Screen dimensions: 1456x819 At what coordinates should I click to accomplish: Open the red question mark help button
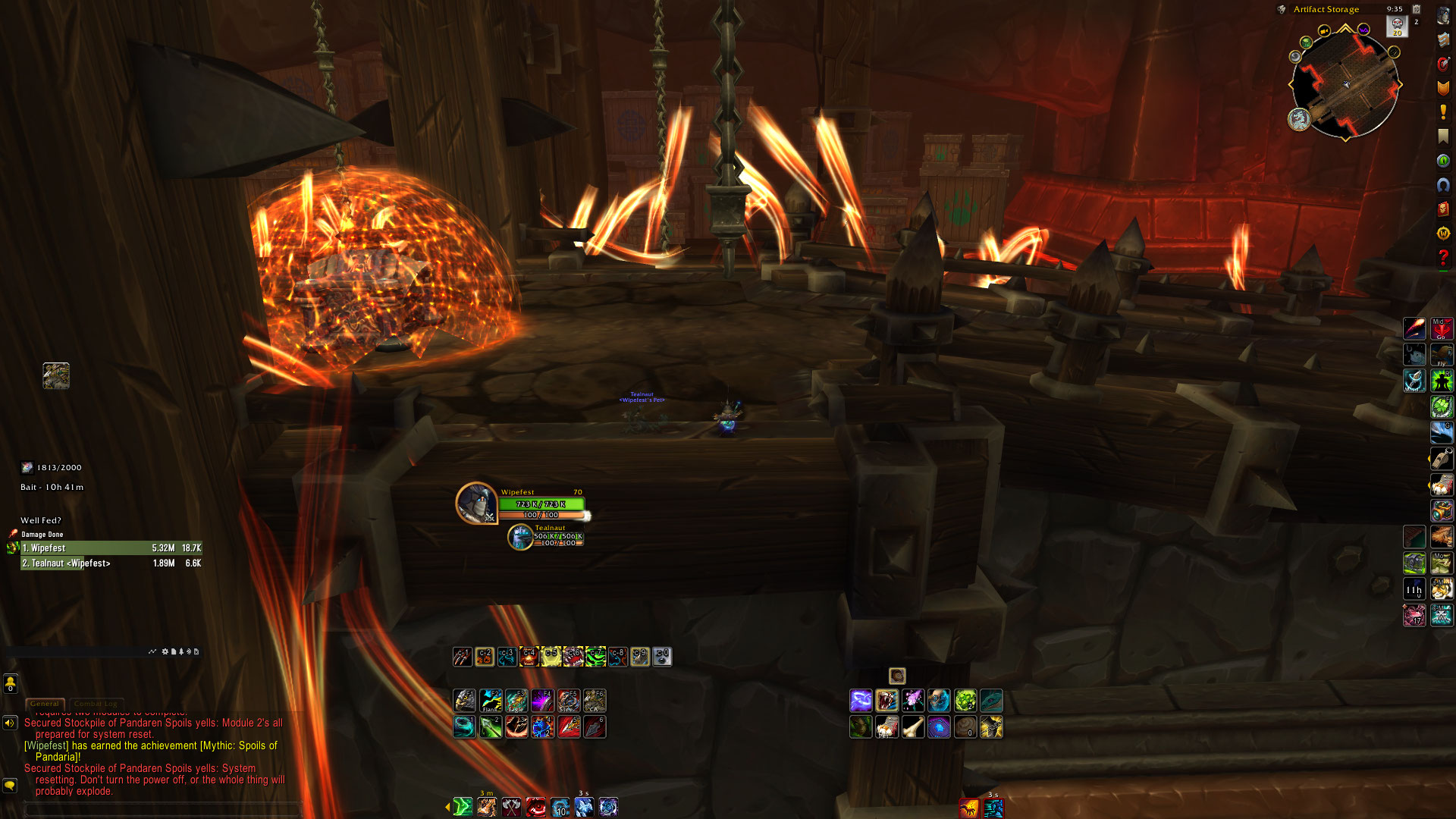(x=1443, y=258)
